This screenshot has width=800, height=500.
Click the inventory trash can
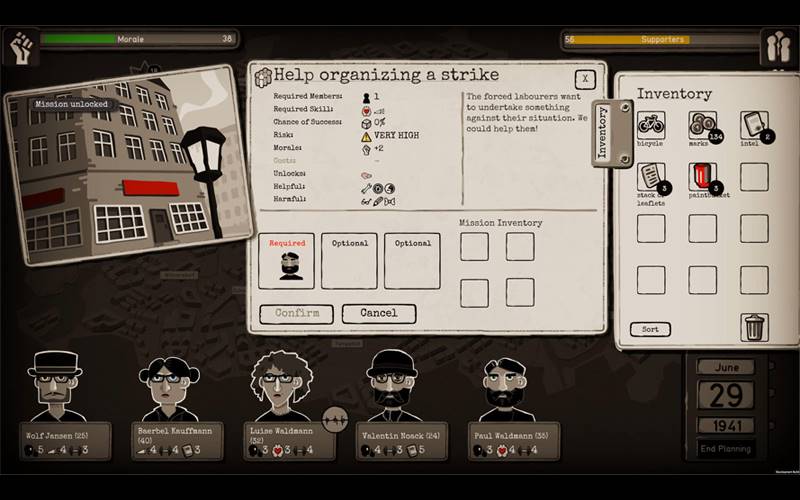pyautogui.click(x=754, y=327)
